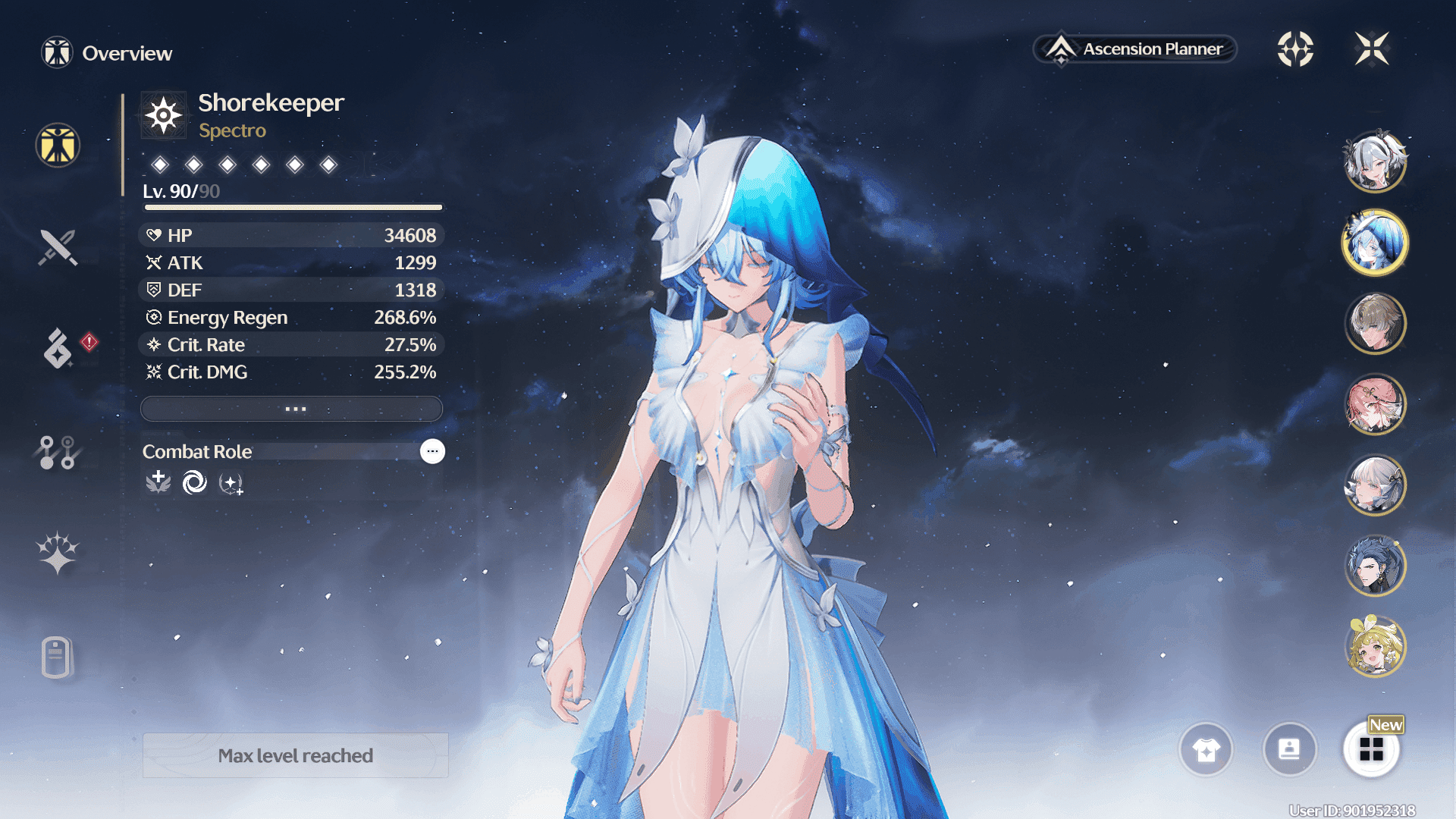
Task: Open the outfit wardrobe shirt button
Action: 1206,750
